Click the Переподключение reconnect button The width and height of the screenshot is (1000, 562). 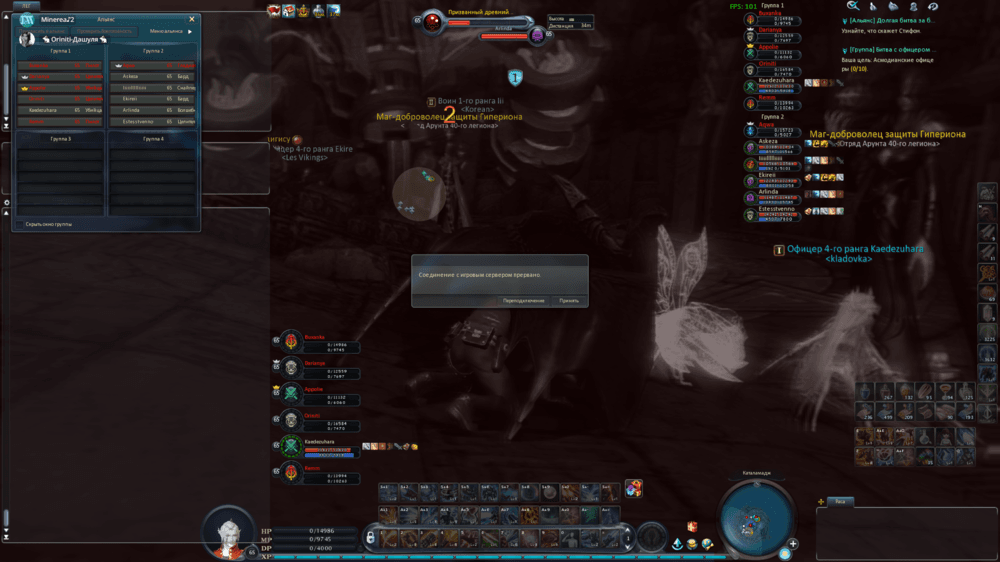click(x=524, y=300)
